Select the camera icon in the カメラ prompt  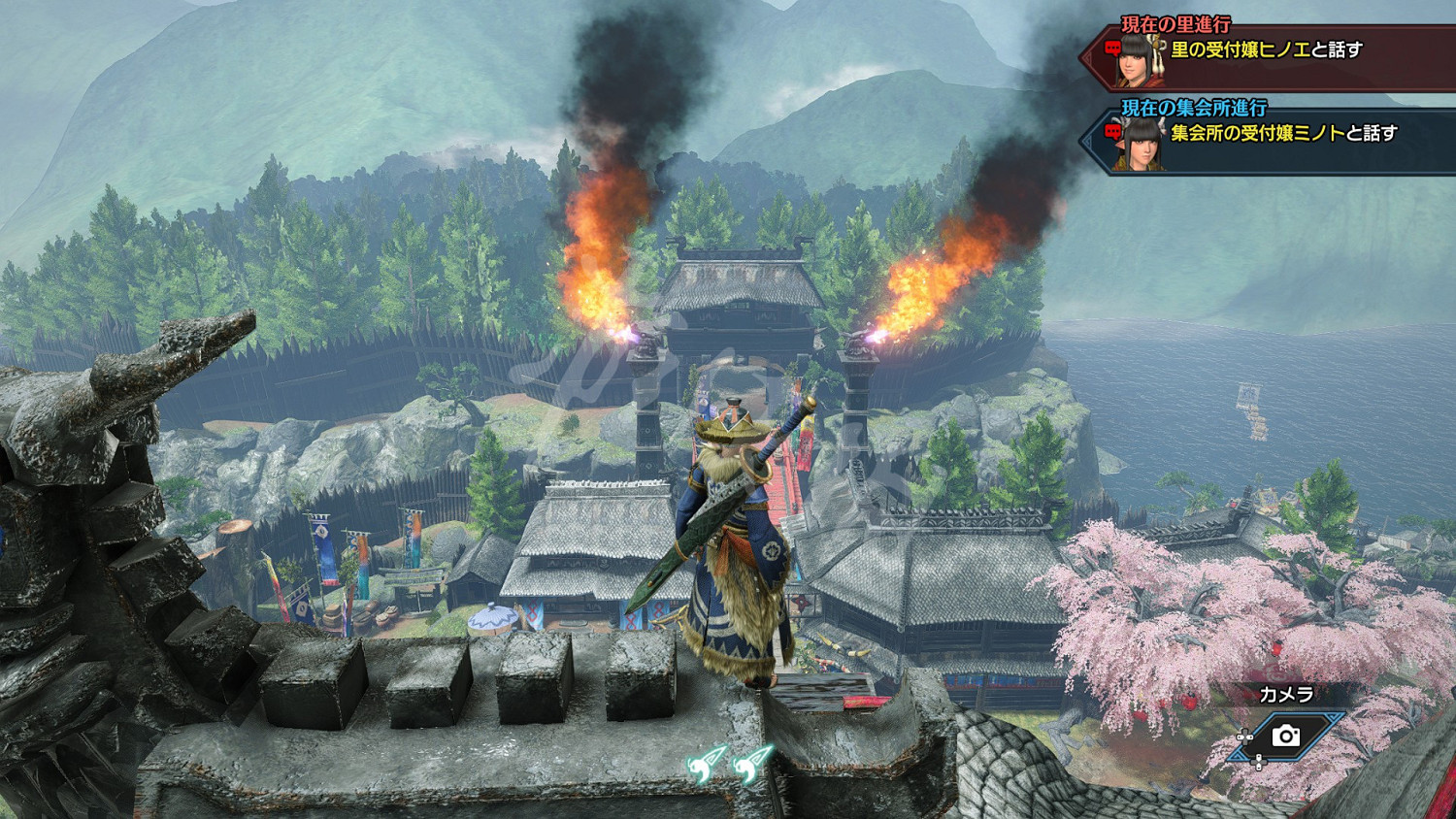point(1286,737)
